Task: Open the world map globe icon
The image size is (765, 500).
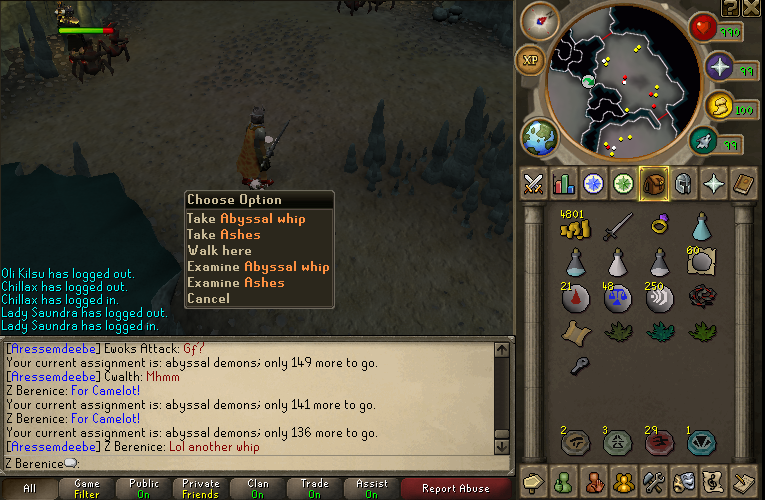Action: pos(538,137)
